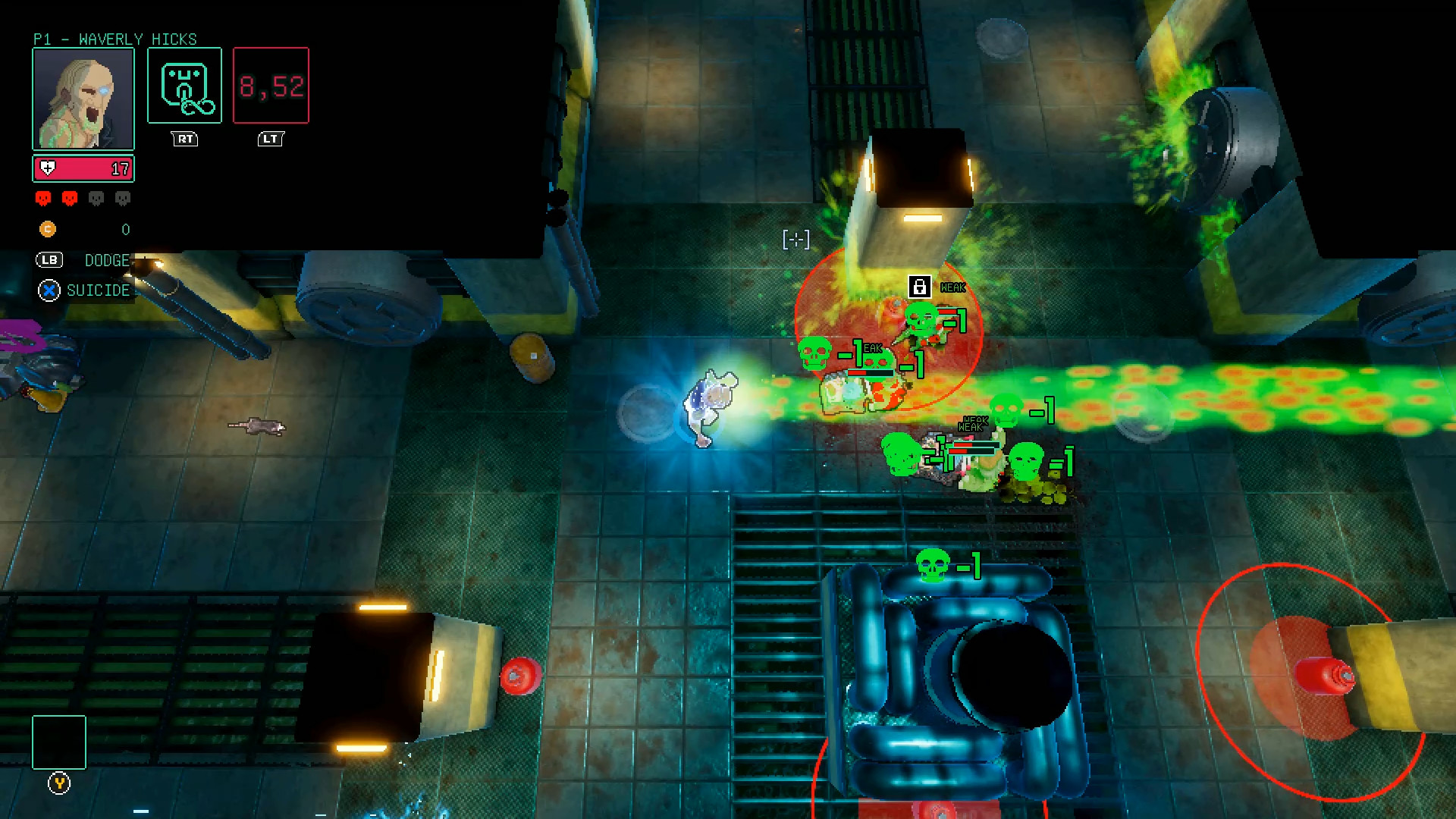Select the P1 - WAVERLY HICKS name label
The height and width of the screenshot is (819, 1456).
114,39
